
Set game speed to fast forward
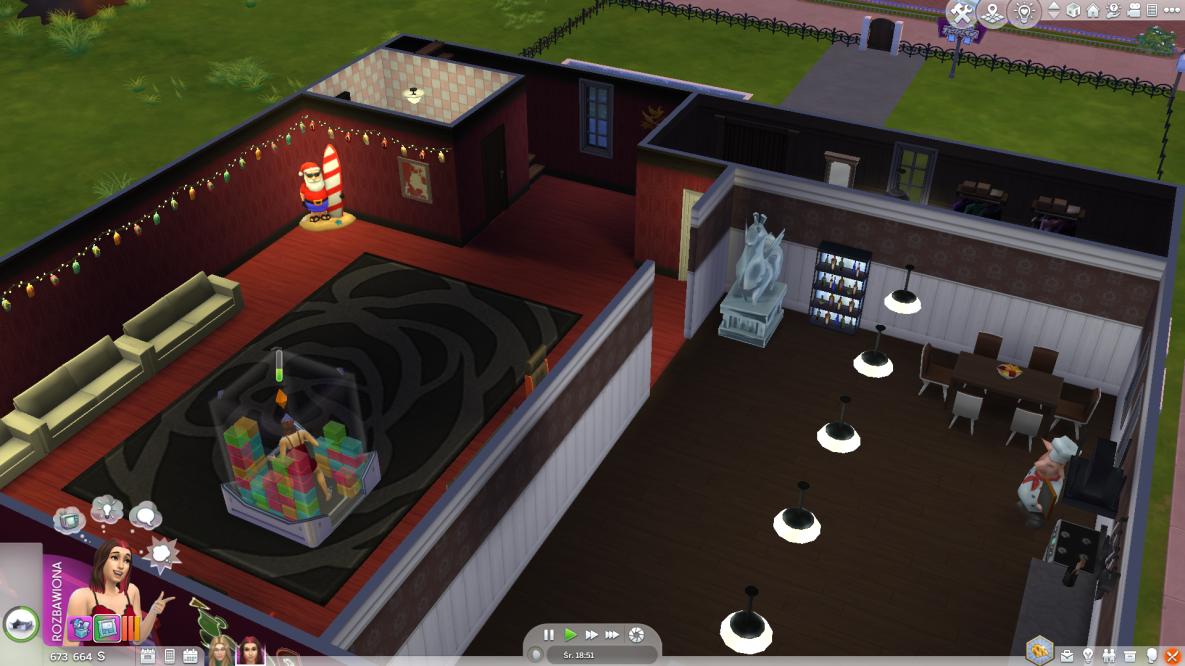[591, 635]
